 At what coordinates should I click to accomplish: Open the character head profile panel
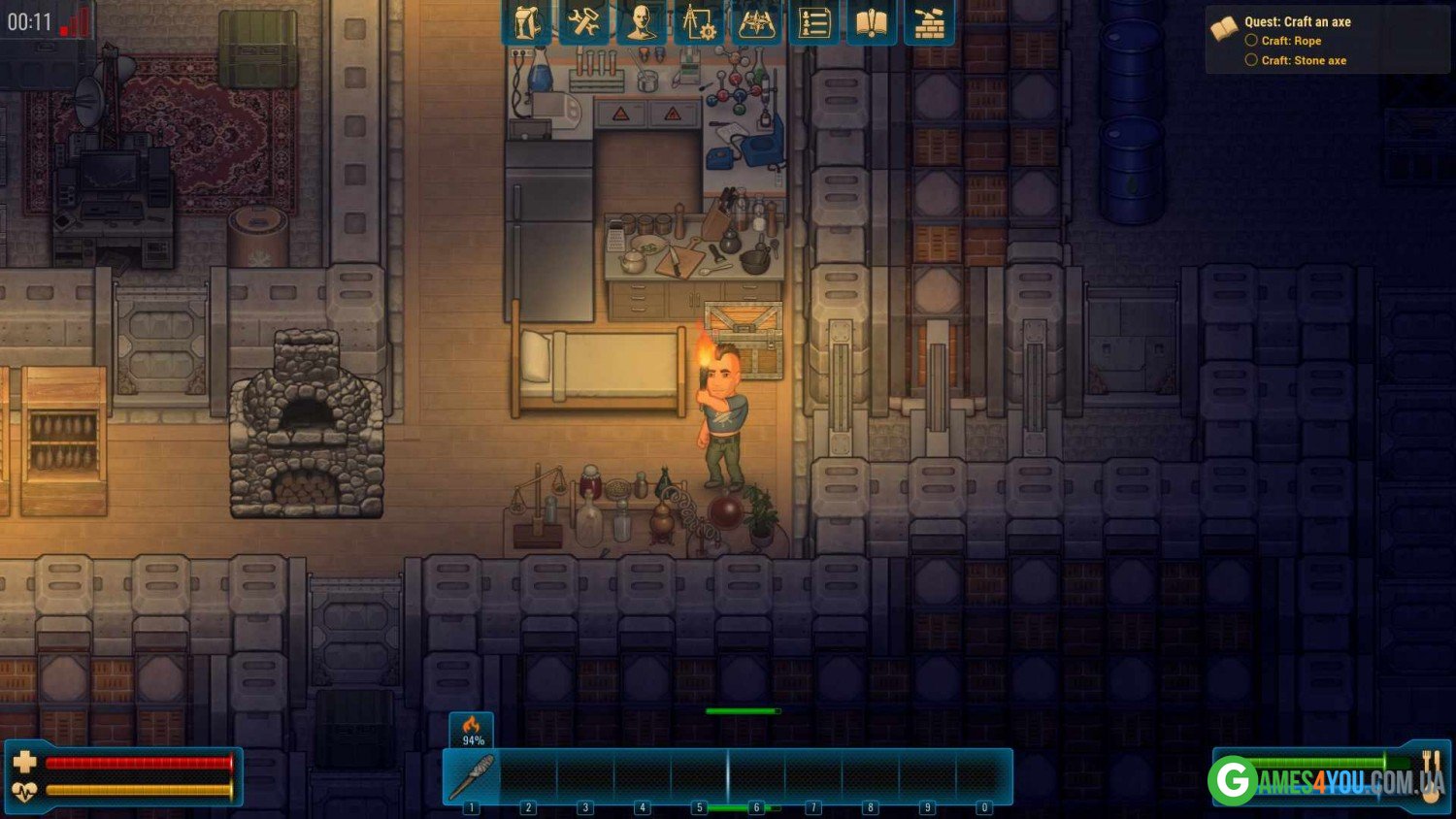click(x=641, y=23)
